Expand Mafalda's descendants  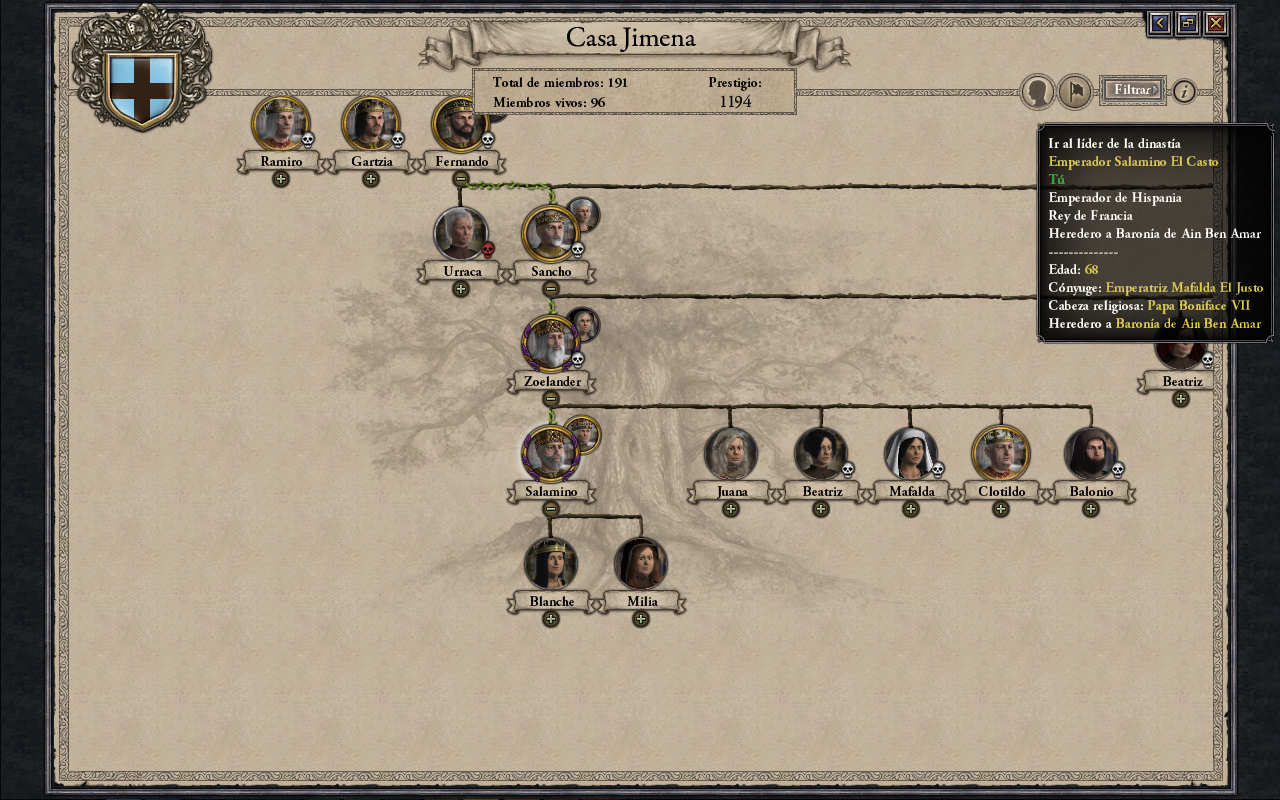click(x=911, y=509)
